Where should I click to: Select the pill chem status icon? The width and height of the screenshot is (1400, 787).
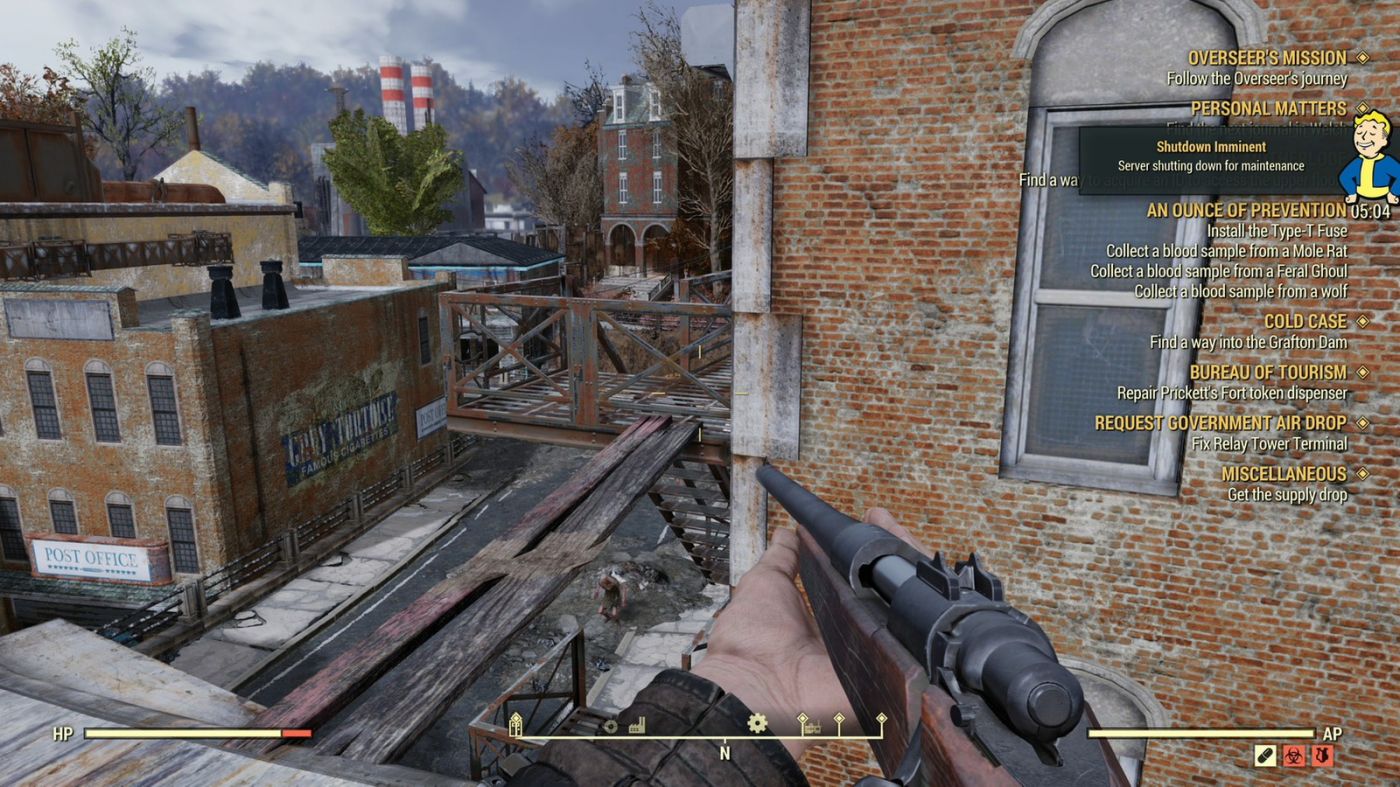[1265, 756]
